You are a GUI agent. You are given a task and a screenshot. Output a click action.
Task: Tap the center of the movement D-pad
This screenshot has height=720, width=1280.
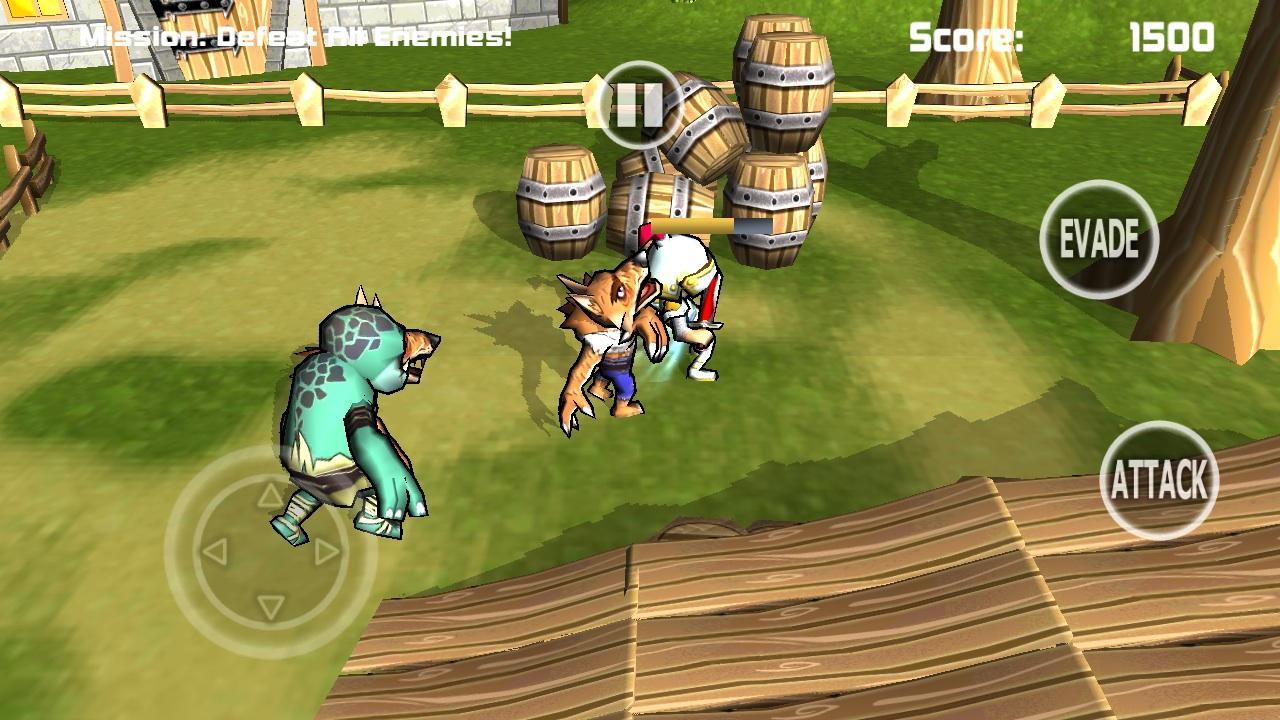[x=268, y=549]
